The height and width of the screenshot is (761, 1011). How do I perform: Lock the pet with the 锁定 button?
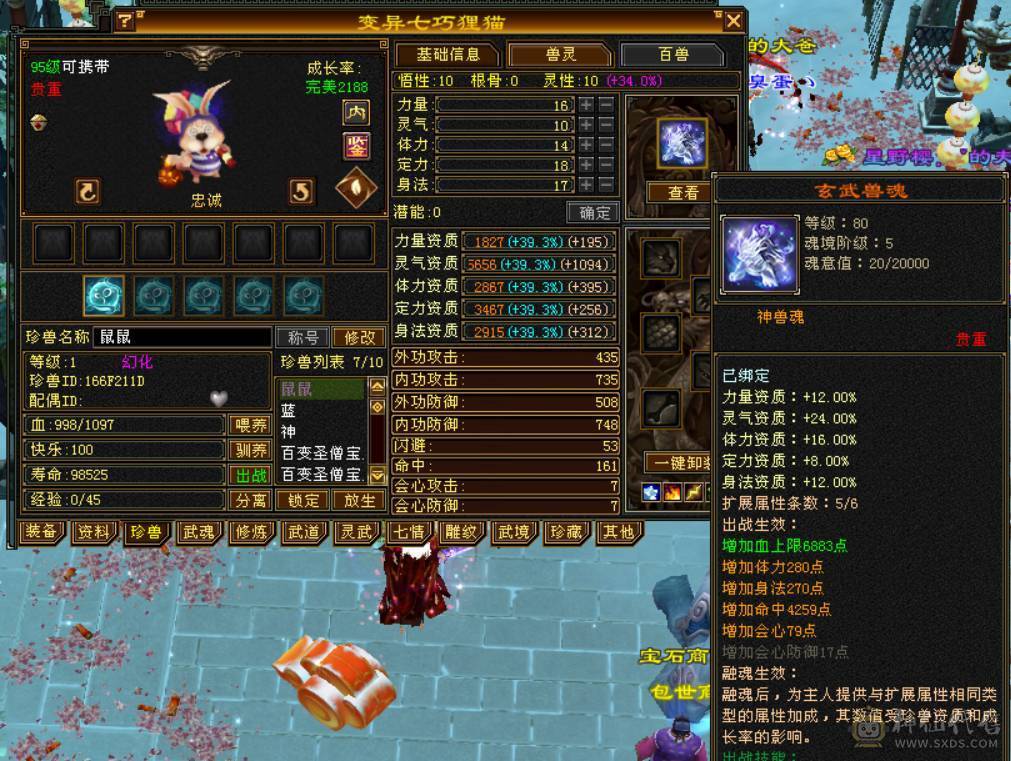(303, 500)
